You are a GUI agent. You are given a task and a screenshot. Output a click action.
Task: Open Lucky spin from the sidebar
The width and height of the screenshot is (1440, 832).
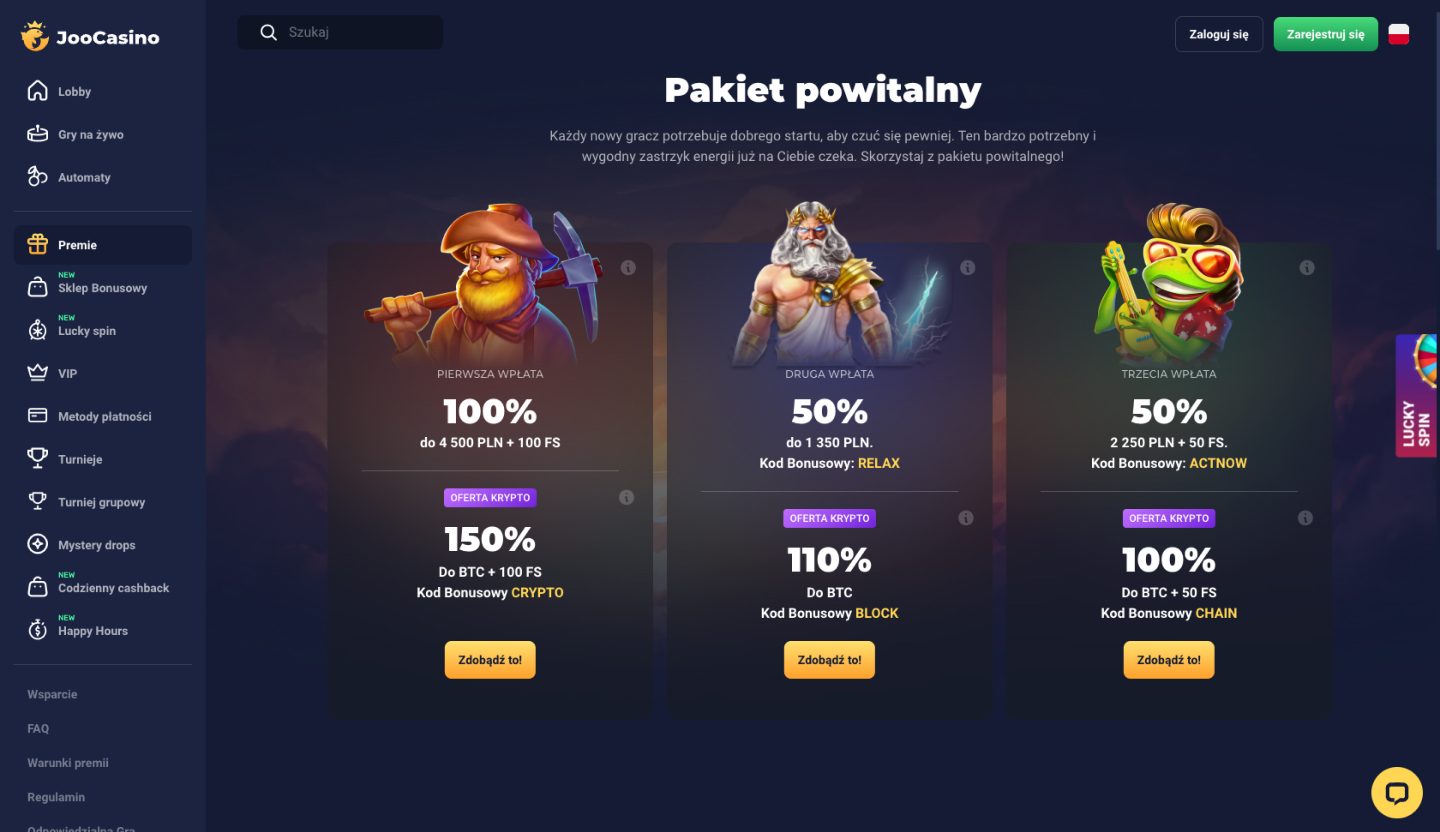click(40, 330)
